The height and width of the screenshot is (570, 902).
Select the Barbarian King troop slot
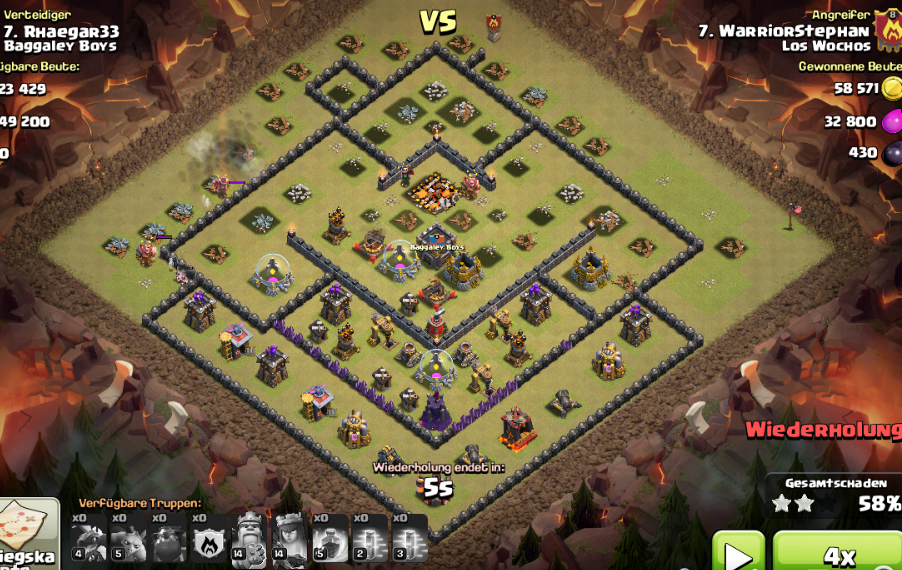tap(250, 538)
